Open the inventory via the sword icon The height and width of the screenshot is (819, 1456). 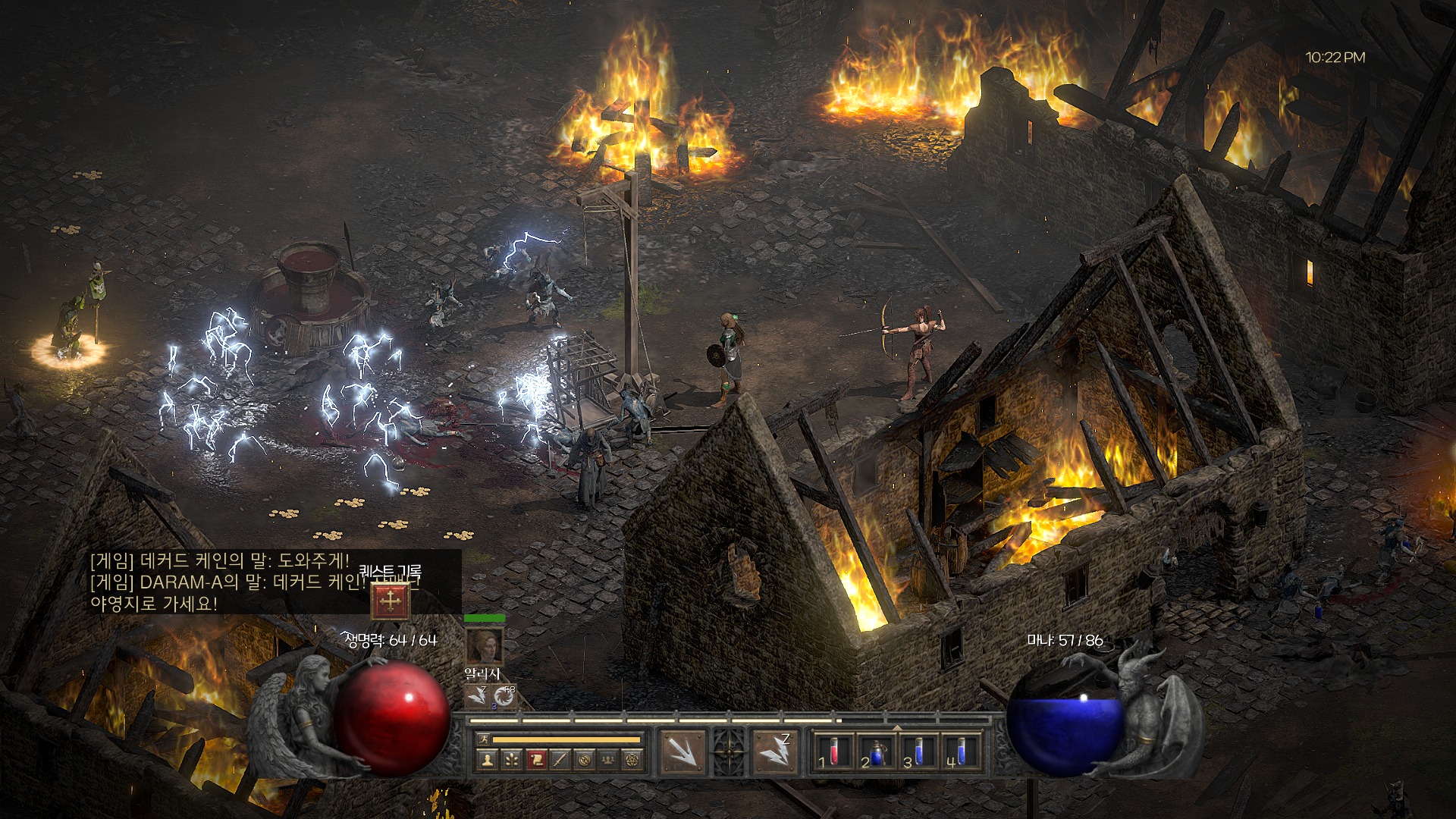coord(560,759)
